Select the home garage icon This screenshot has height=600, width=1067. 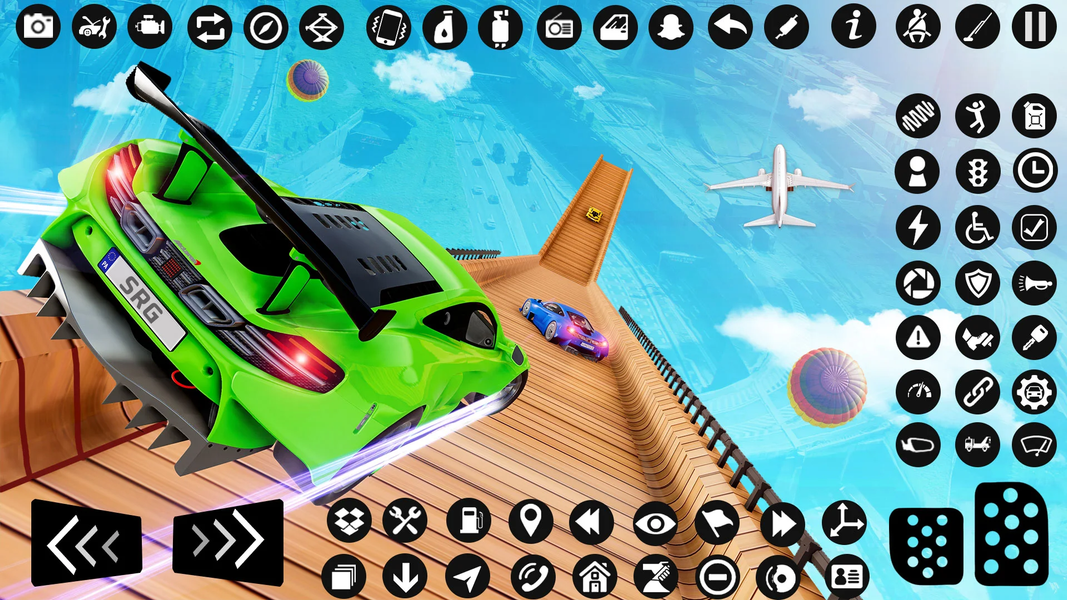point(593,576)
